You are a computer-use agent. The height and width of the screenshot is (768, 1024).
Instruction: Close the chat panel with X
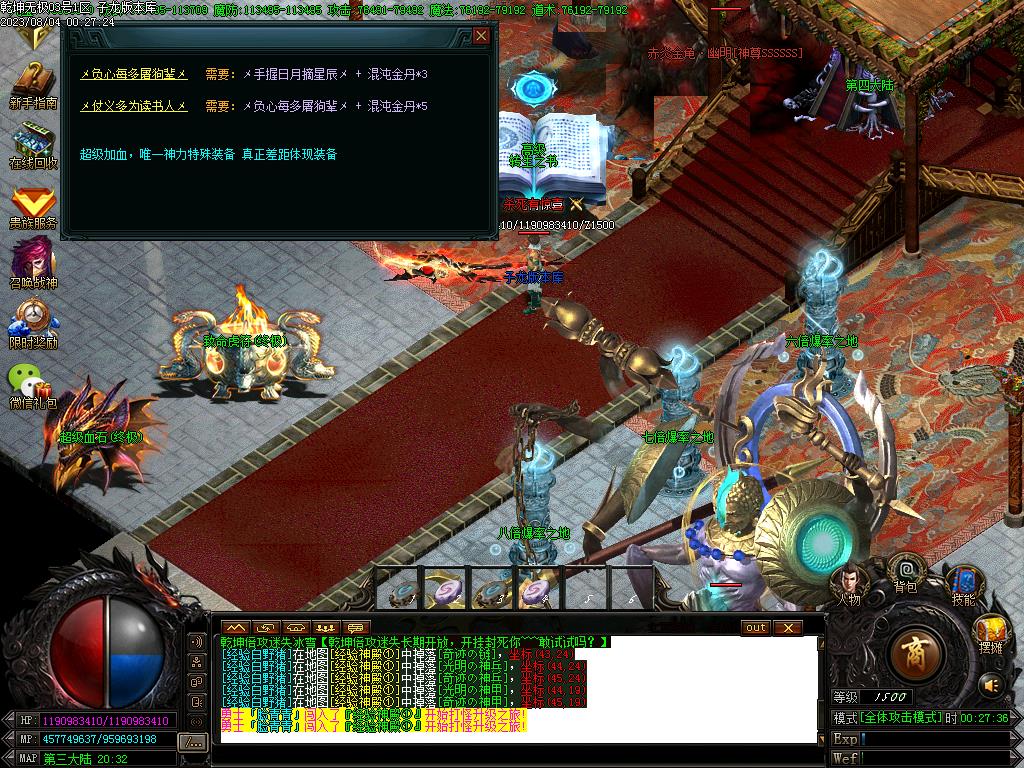pyautogui.click(x=788, y=628)
